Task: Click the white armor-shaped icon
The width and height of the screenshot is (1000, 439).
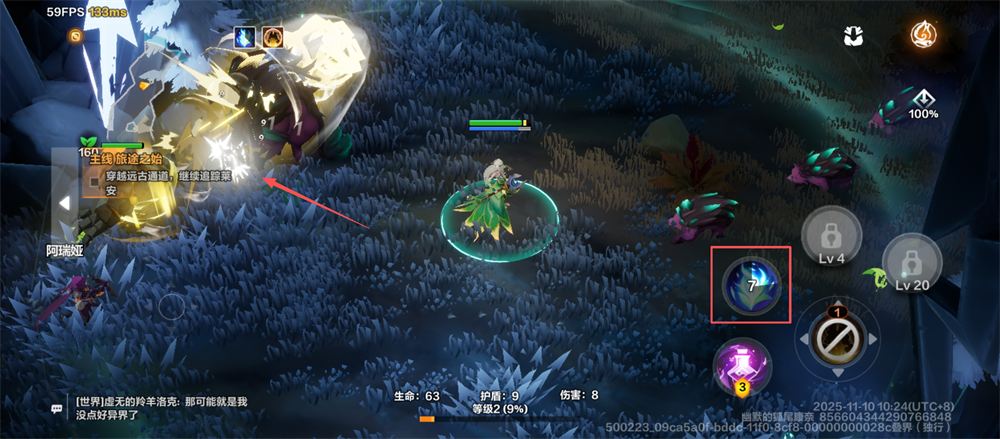Action: pos(853,36)
